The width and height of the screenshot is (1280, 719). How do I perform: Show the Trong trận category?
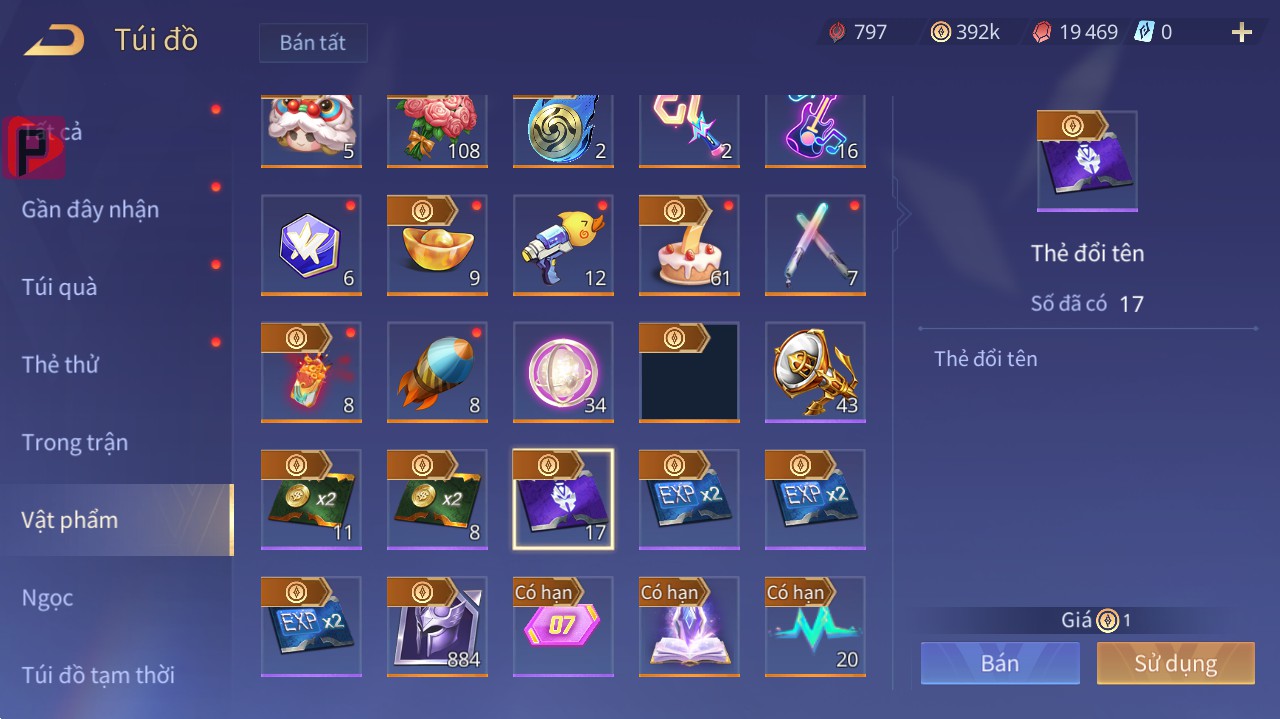point(75,442)
